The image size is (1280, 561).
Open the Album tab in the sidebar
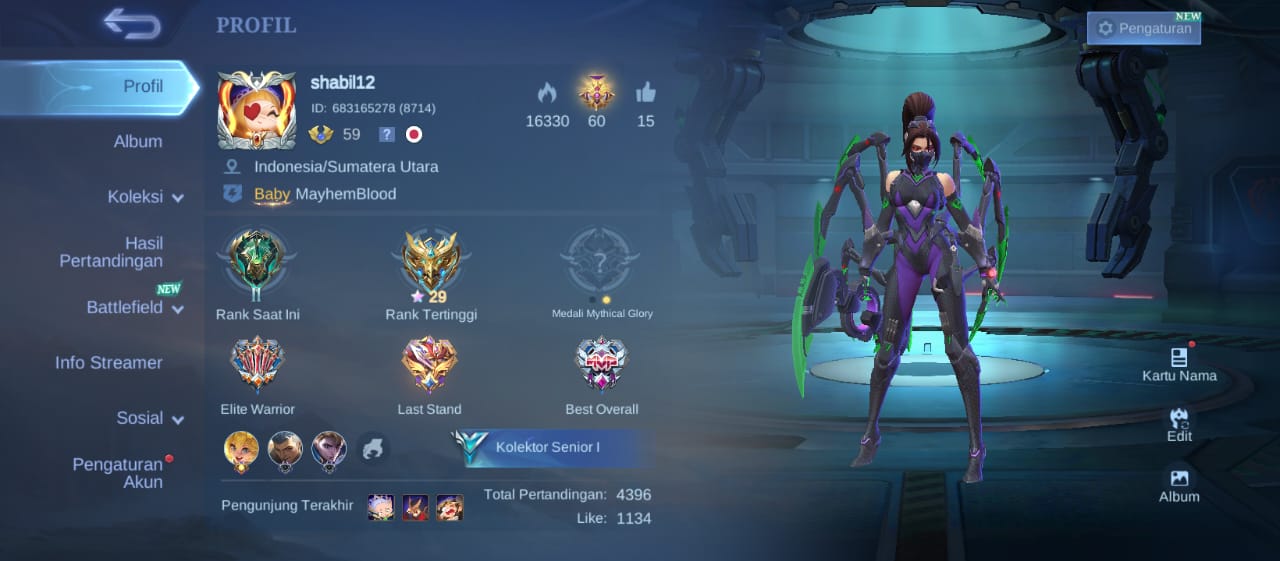point(137,142)
